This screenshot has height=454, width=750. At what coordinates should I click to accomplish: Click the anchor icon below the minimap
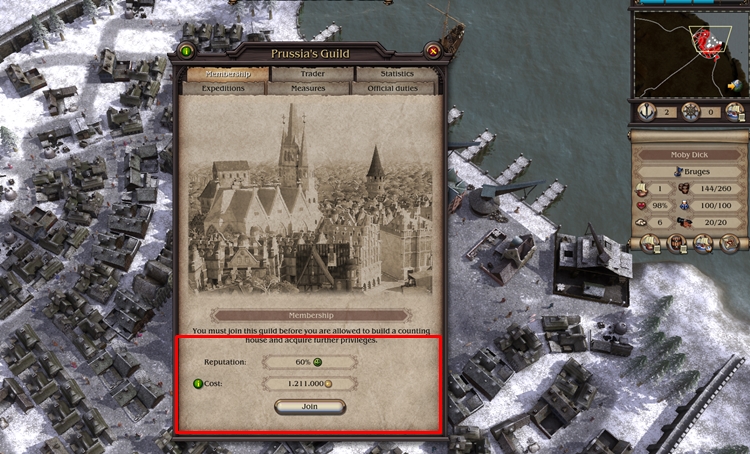tap(648, 111)
